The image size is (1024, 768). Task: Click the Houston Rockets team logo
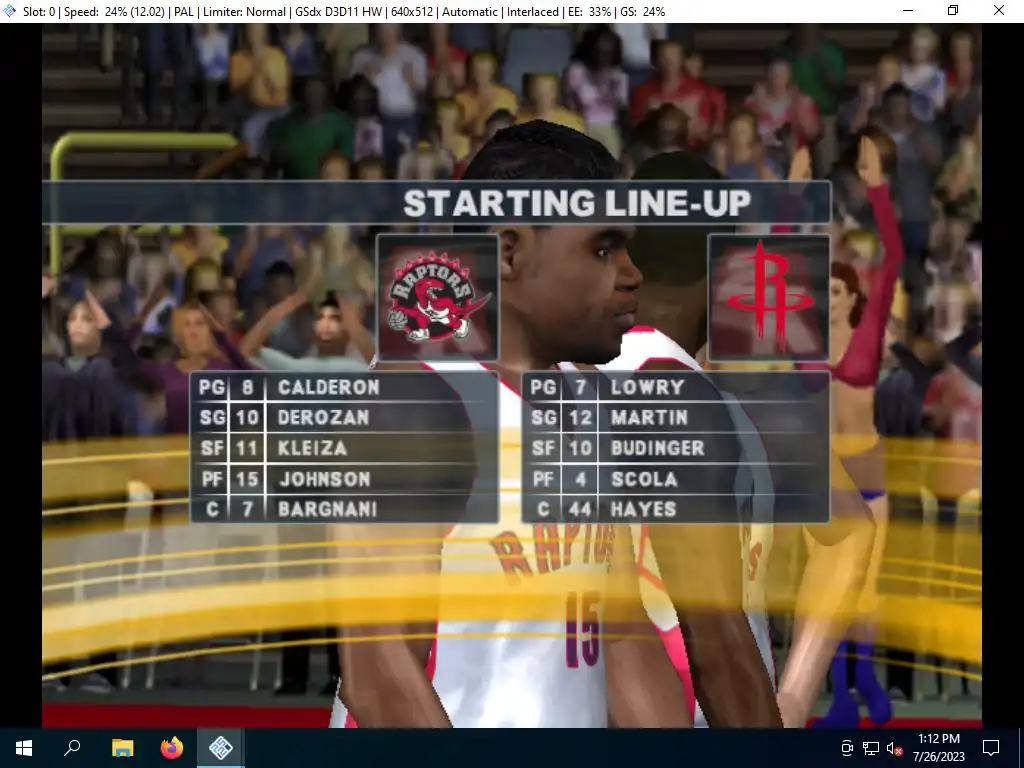pyautogui.click(x=768, y=297)
